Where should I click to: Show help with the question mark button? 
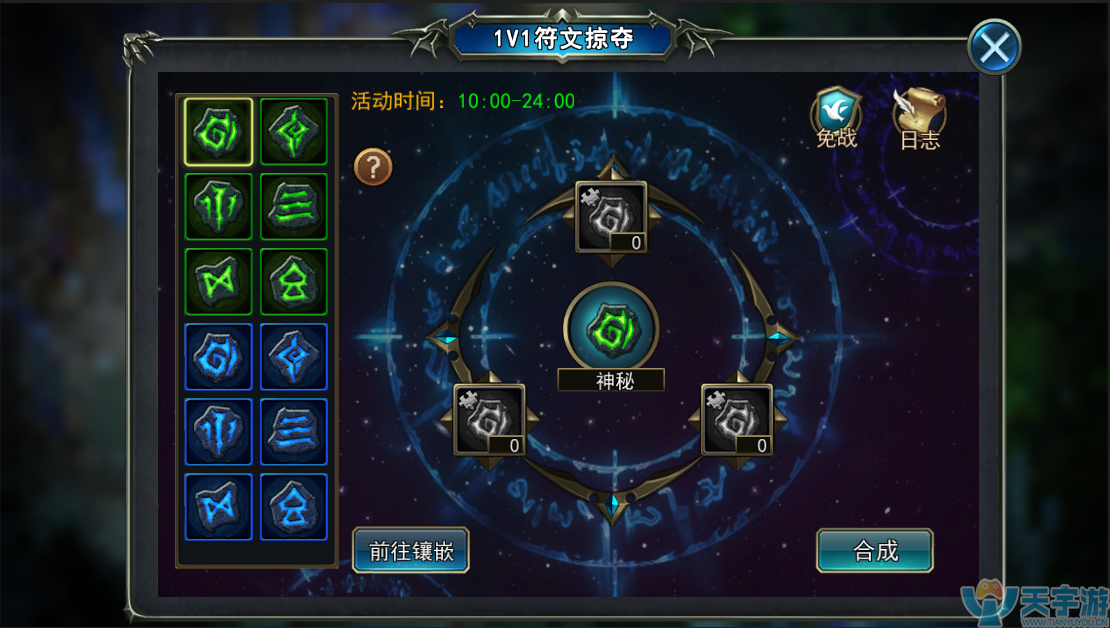click(373, 167)
